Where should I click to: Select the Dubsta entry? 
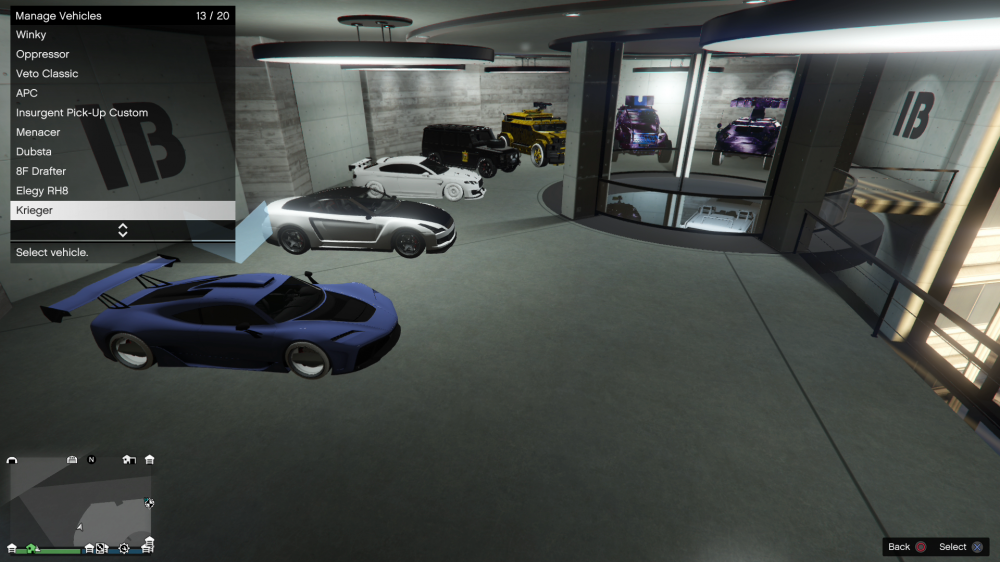click(122, 152)
